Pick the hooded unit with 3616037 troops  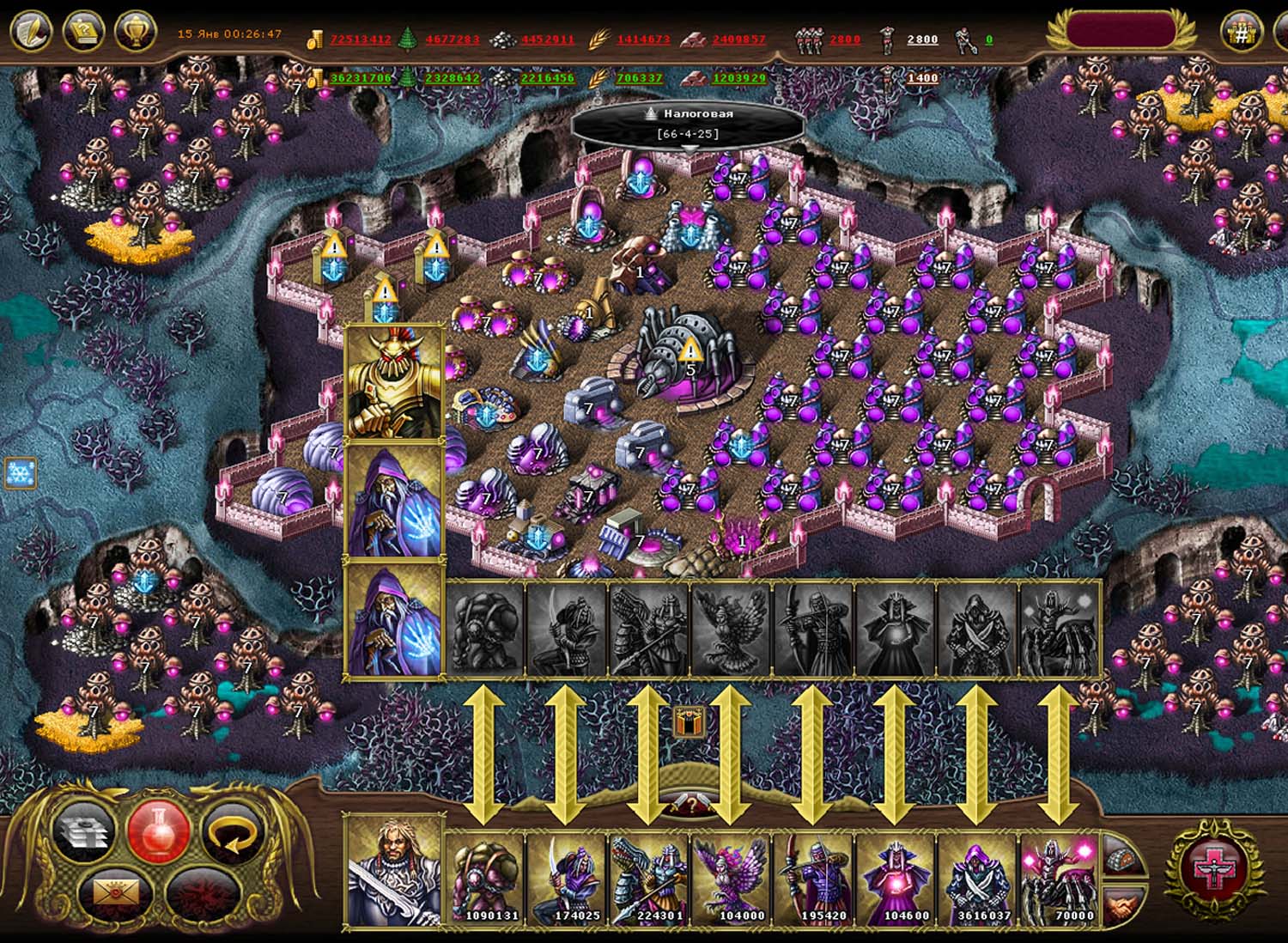978,879
